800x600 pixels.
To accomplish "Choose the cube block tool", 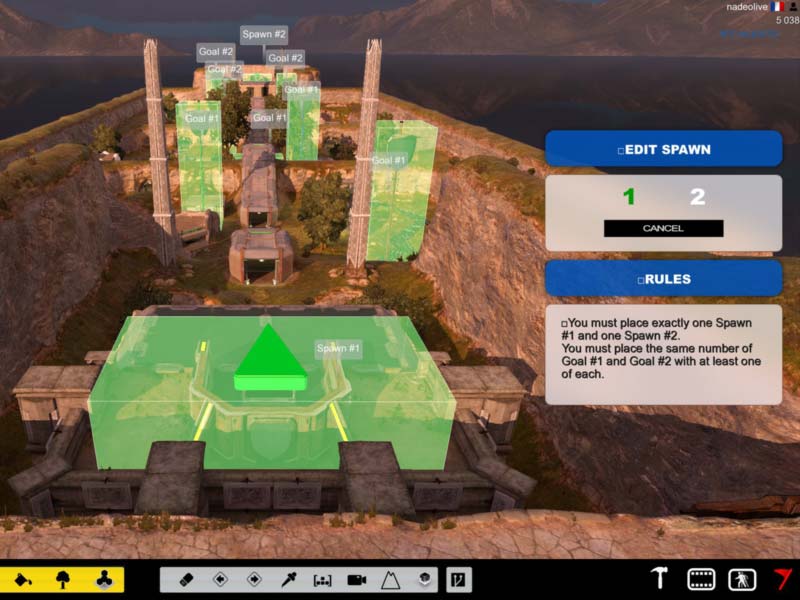I will [424, 579].
